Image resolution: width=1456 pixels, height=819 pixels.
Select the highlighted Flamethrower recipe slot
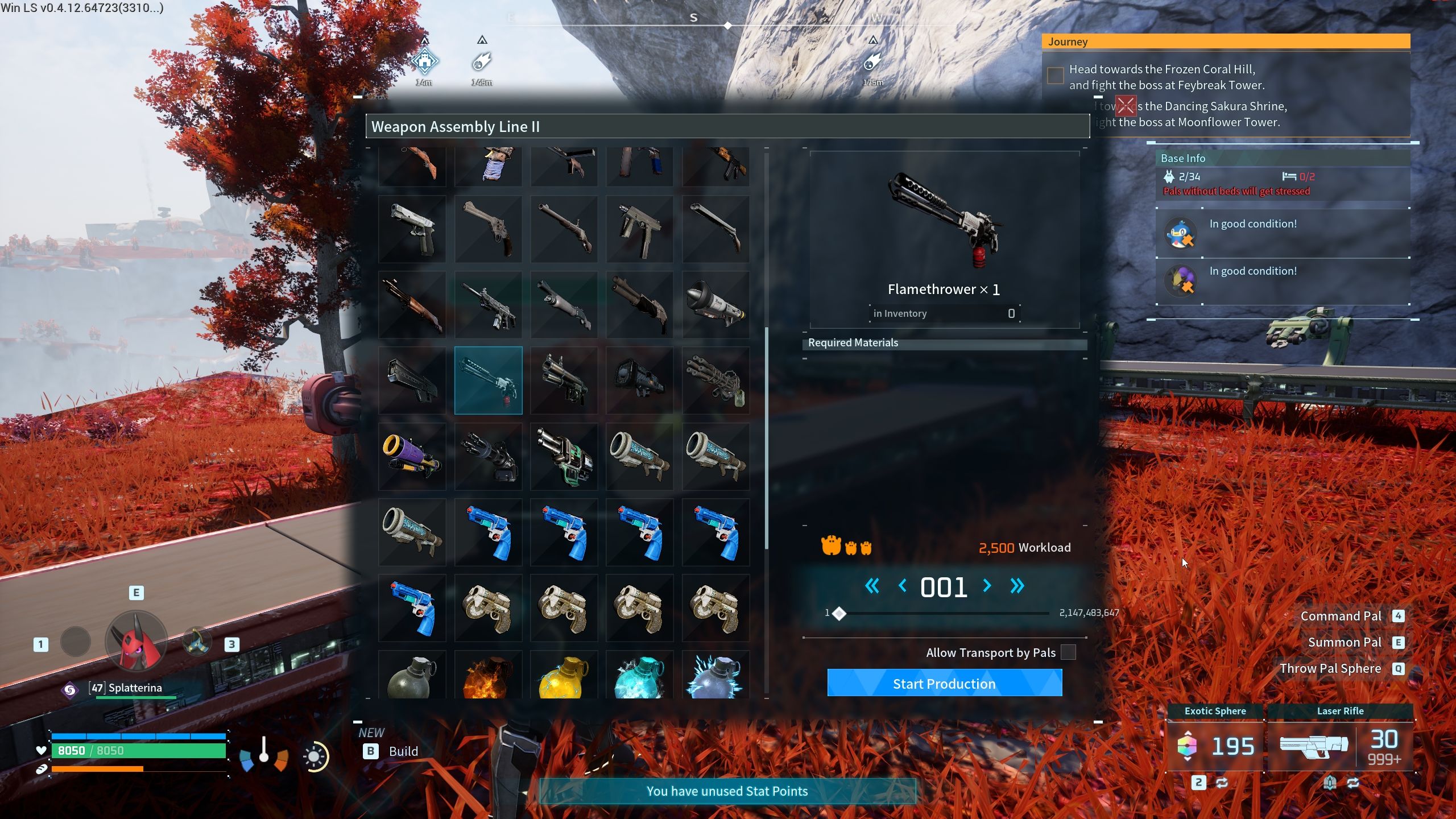coord(488,380)
